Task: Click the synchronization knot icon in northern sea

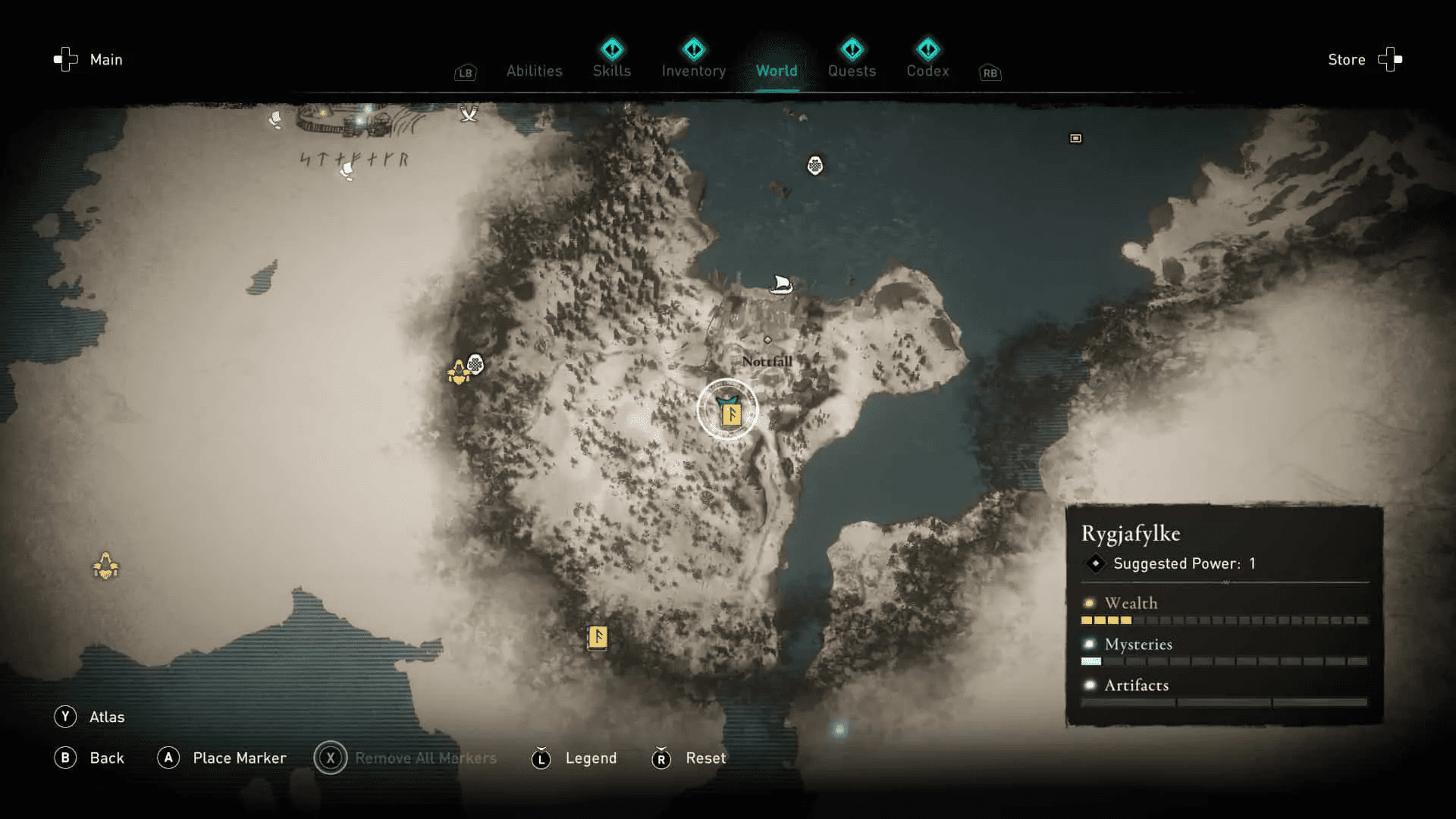Action: point(815,165)
